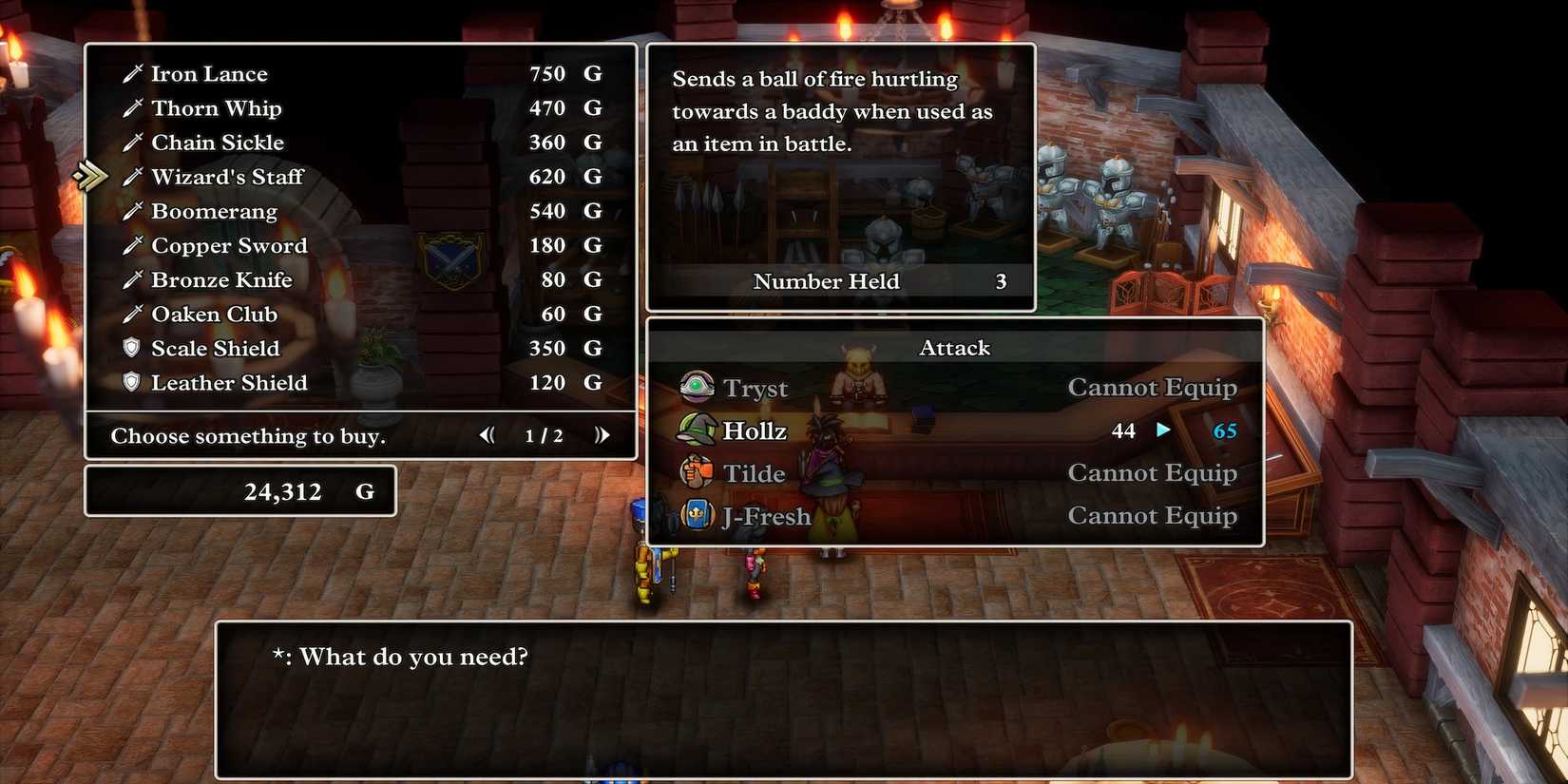Click the Thorn Whip weapon icon
The width and height of the screenshot is (1568, 784).
[x=133, y=107]
